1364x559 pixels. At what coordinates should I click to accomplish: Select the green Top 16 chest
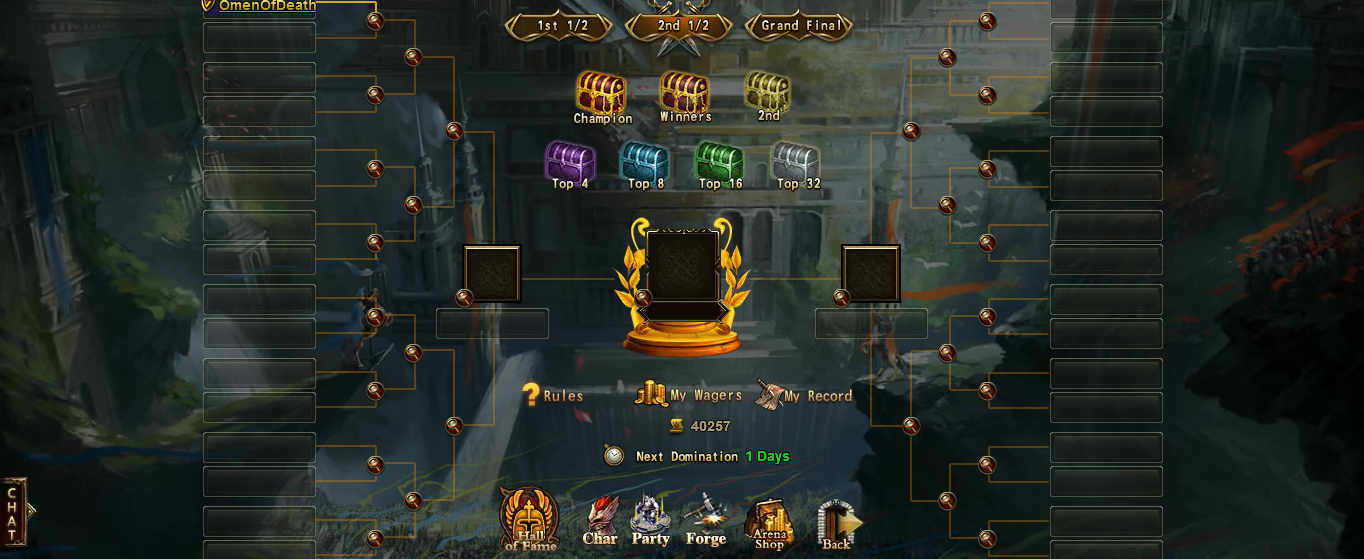pyautogui.click(x=720, y=162)
